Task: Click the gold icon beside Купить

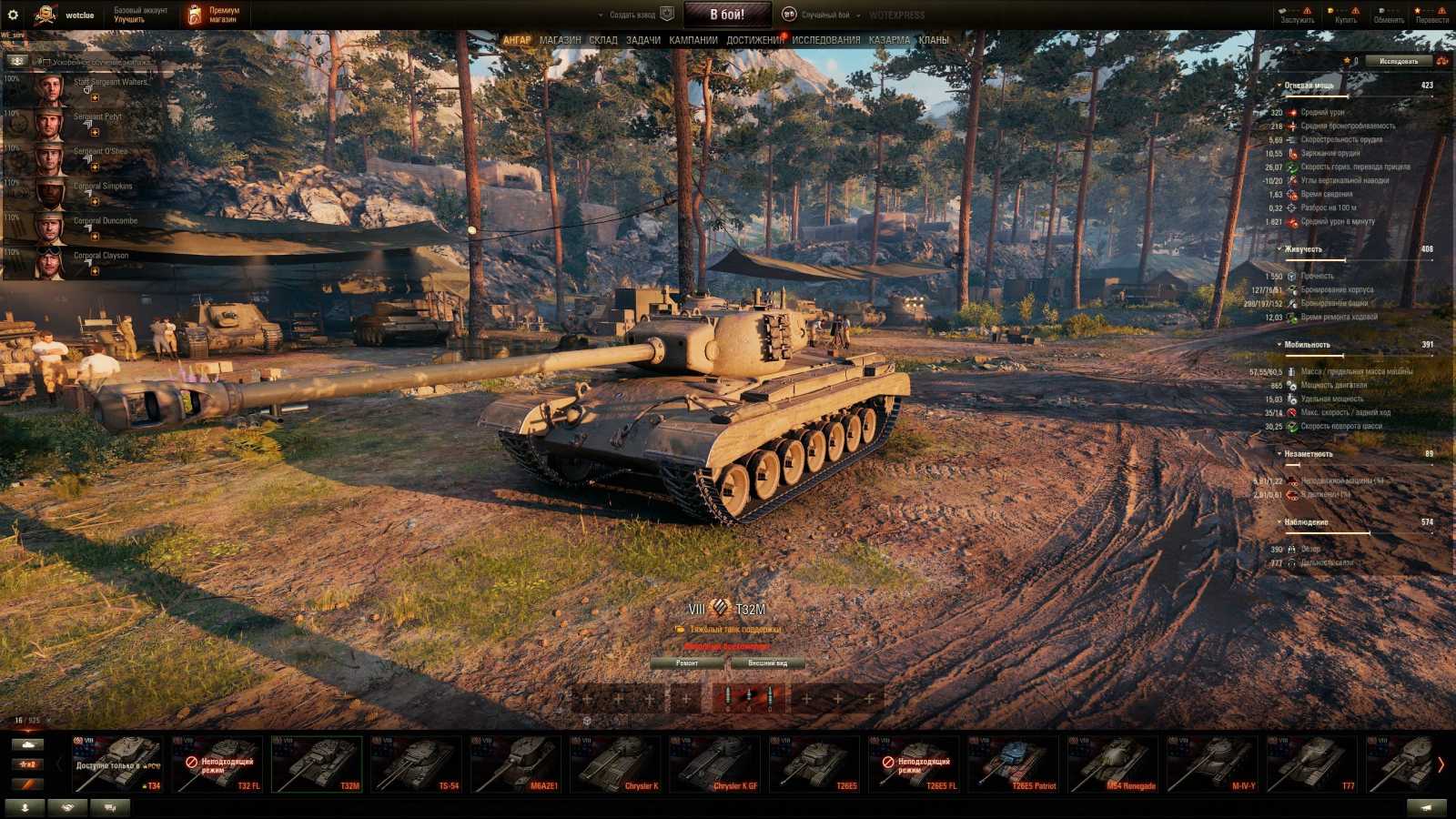Action: pos(1330,10)
